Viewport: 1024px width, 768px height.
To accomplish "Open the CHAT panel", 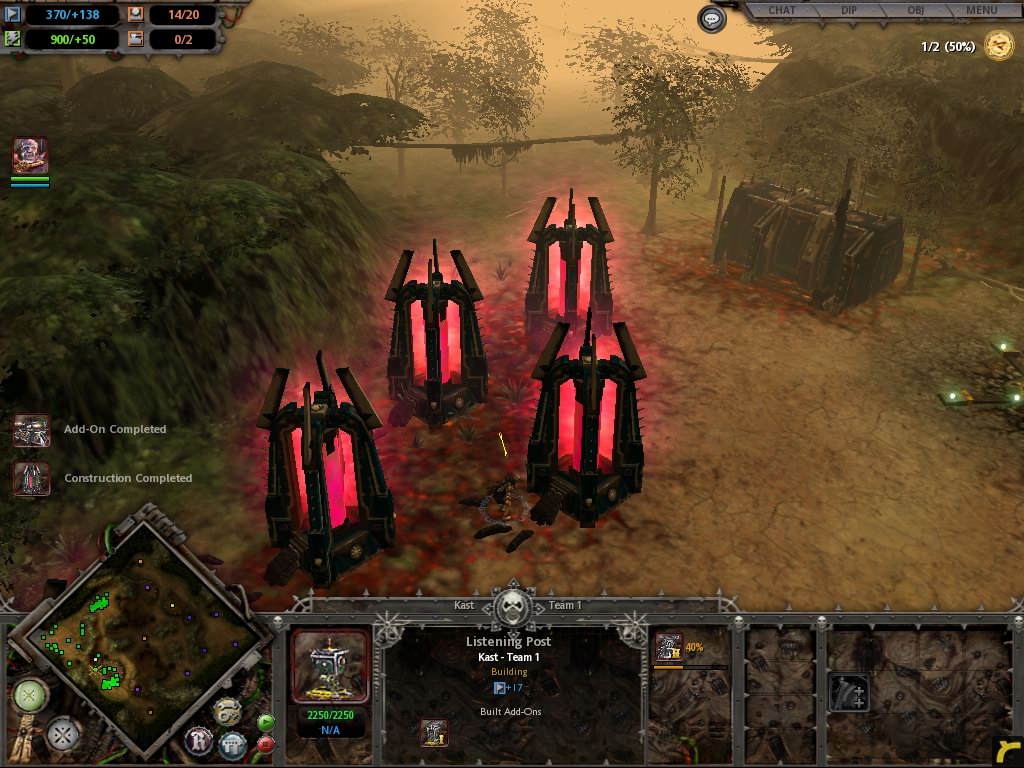I will tap(782, 11).
